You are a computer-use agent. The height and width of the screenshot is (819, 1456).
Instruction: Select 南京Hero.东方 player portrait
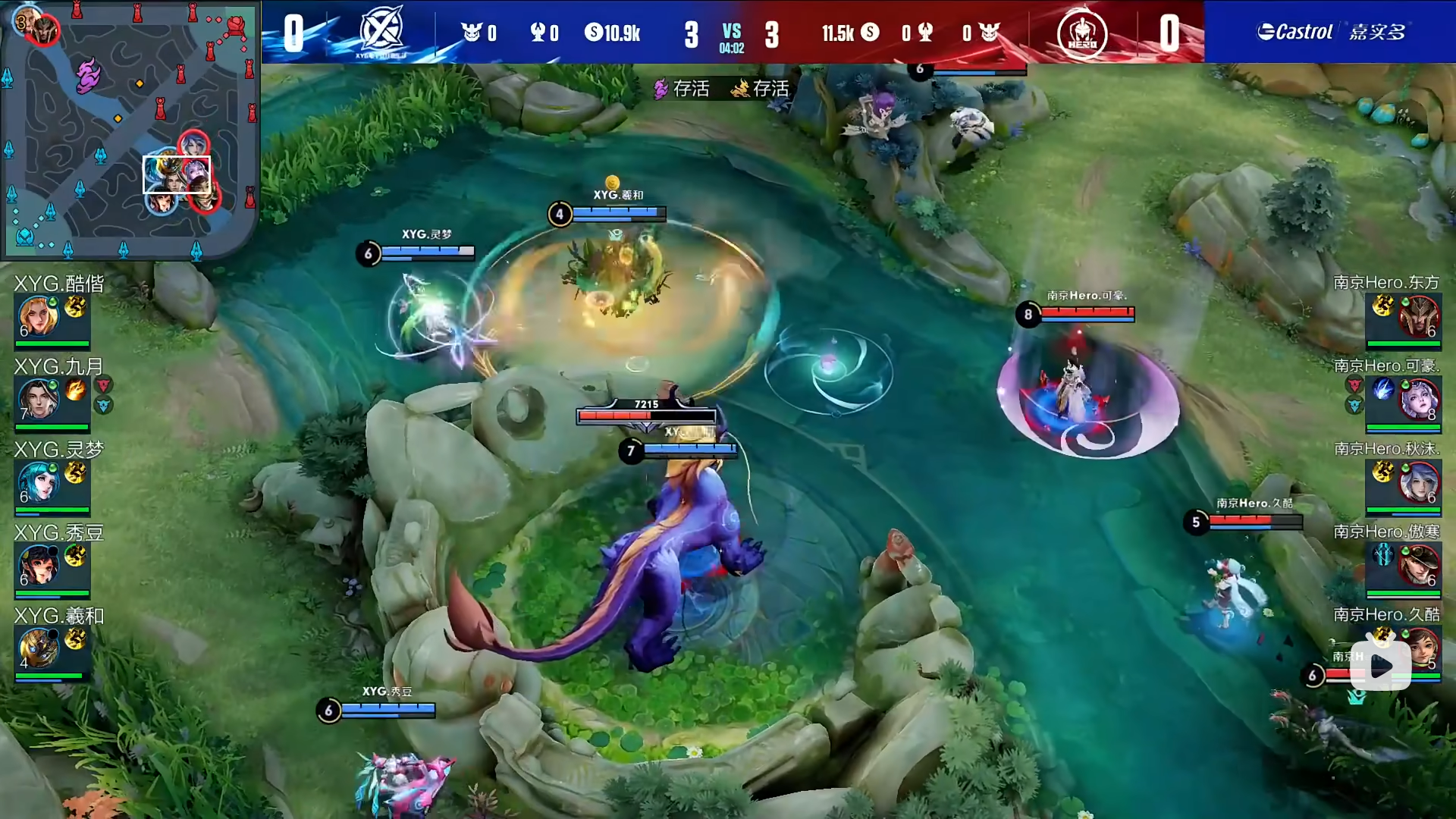[1419, 316]
